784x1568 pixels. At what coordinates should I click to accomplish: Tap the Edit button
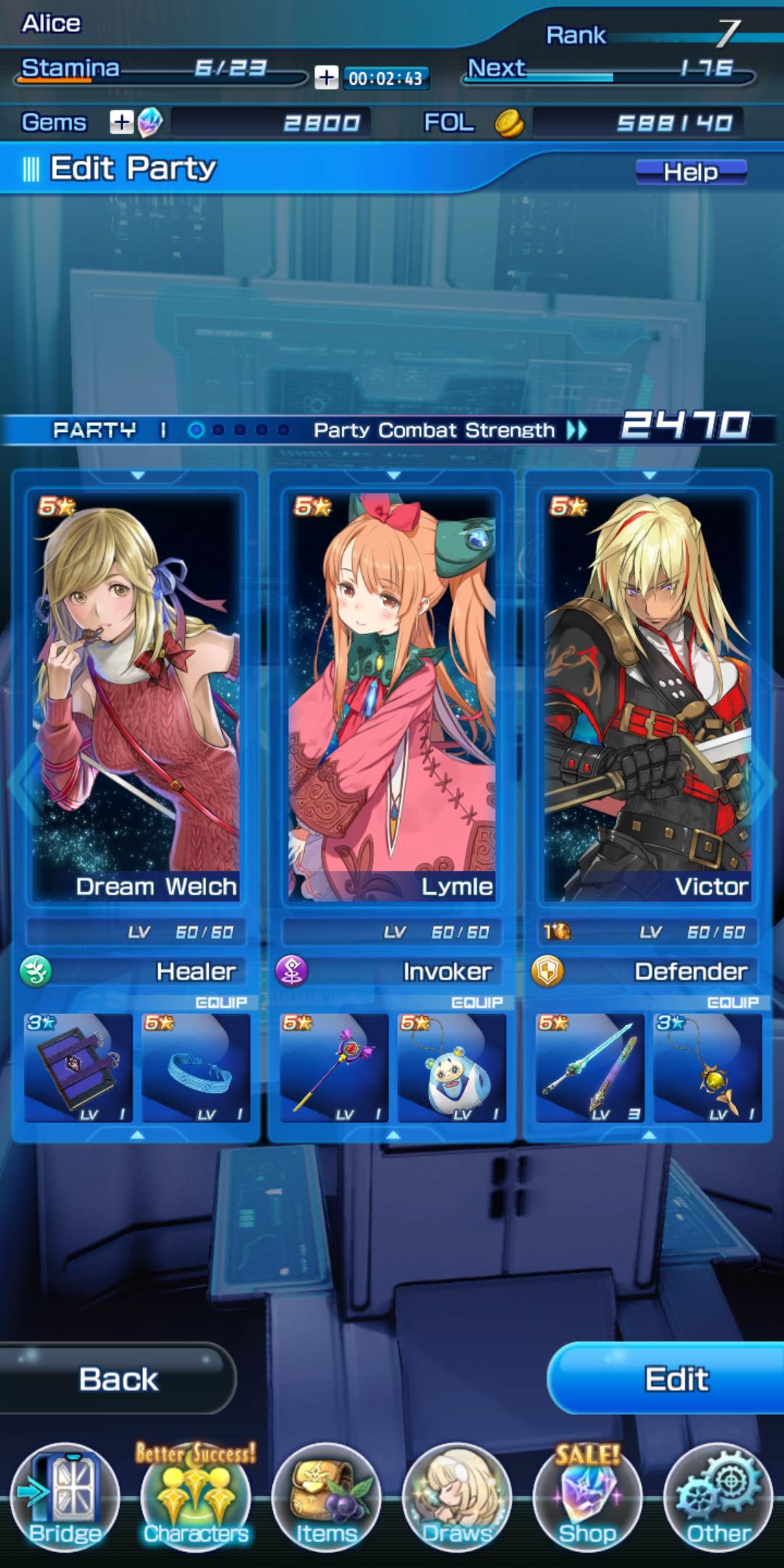[x=675, y=1379]
